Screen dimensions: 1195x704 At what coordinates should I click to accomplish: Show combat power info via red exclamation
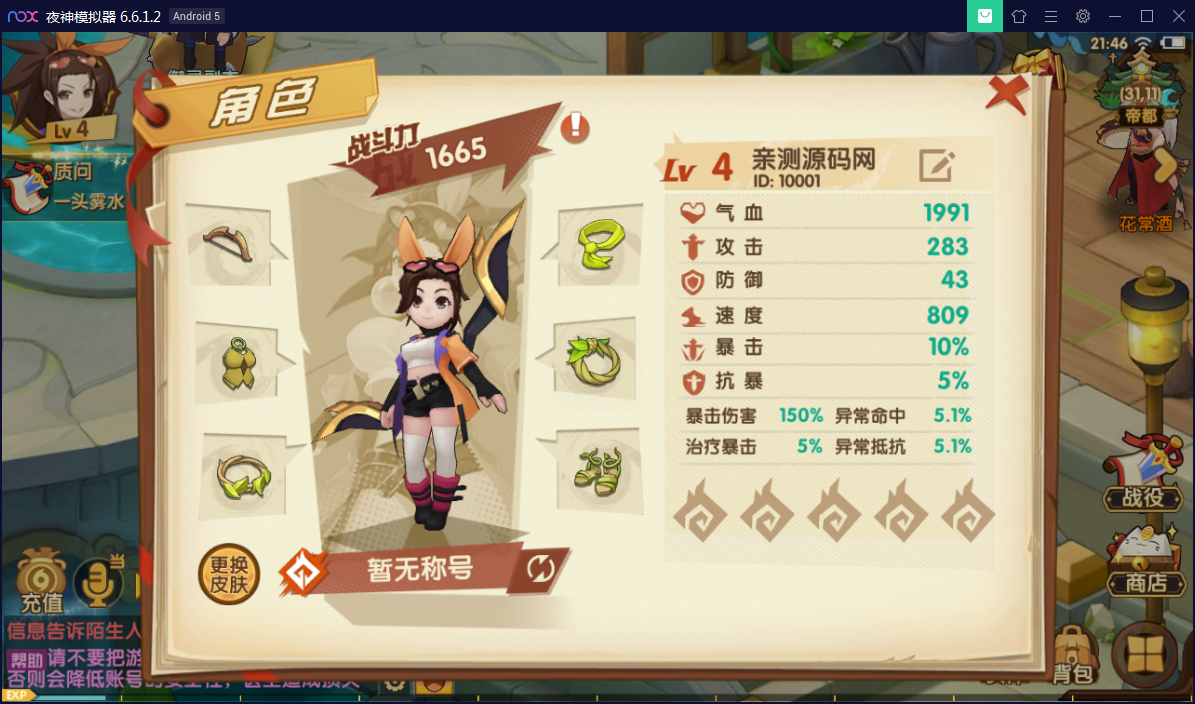point(575,127)
